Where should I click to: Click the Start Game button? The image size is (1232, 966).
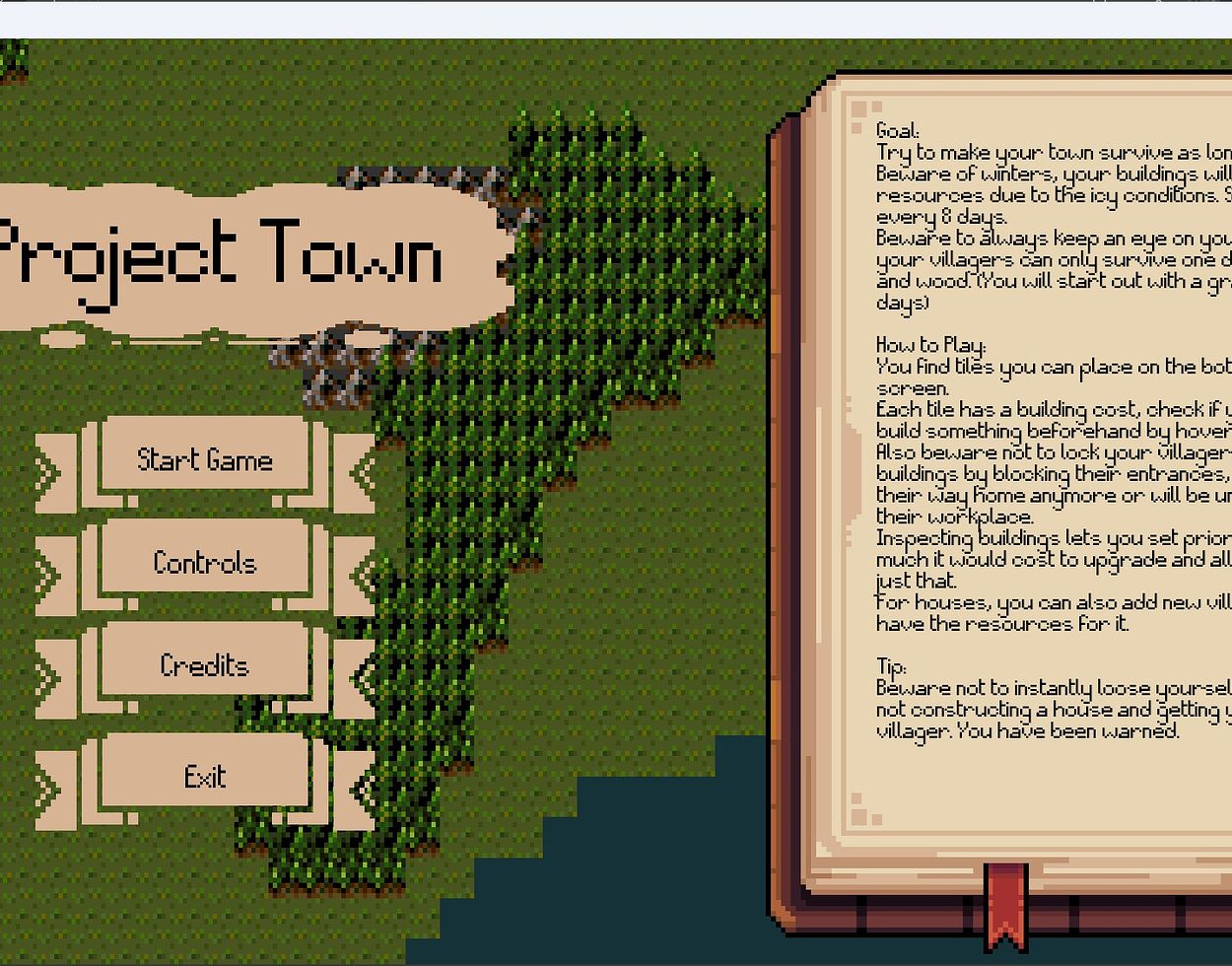point(205,459)
